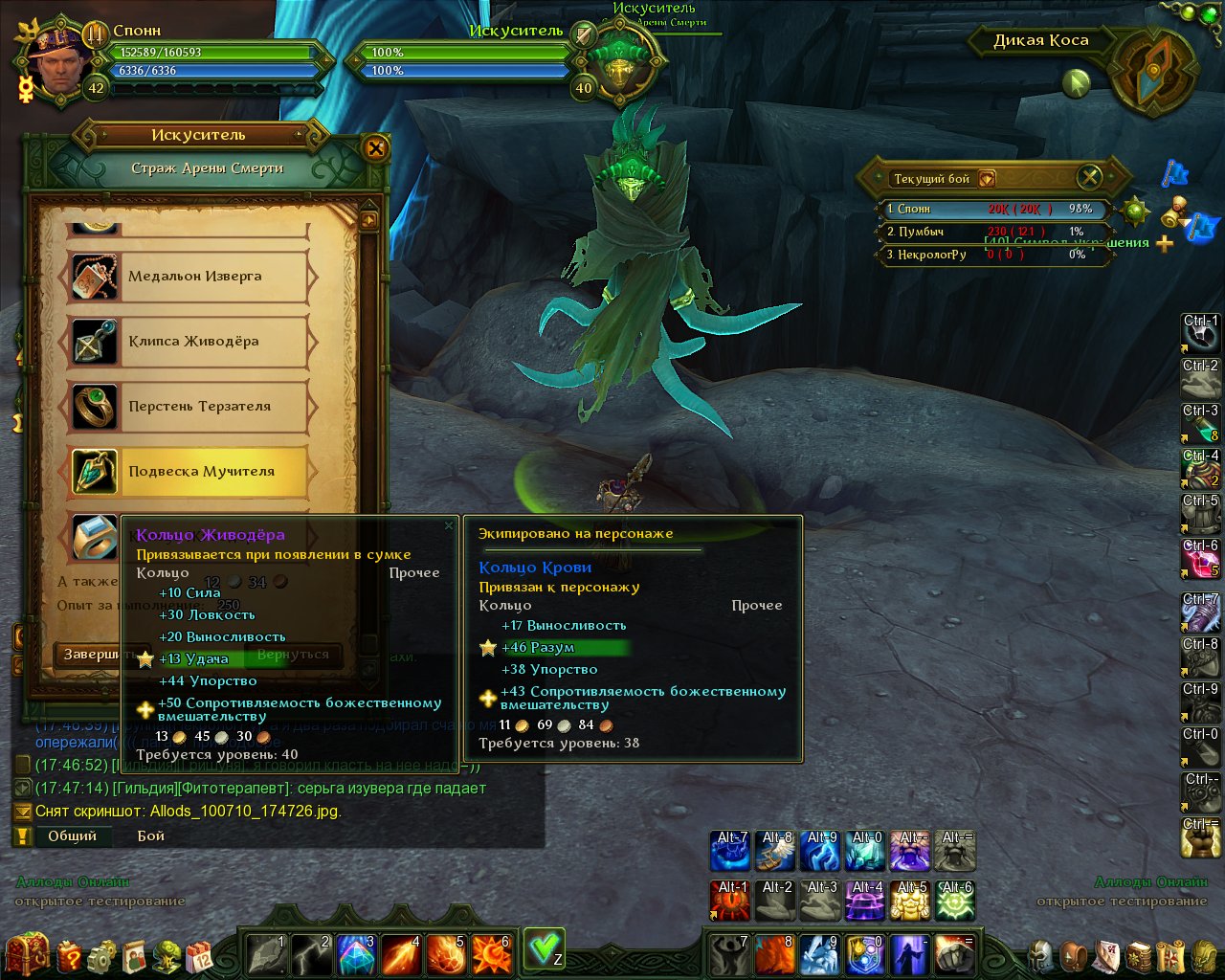Switch to the Бой chat tab
Viewport: 1225px width, 980px height.
[x=151, y=835]
